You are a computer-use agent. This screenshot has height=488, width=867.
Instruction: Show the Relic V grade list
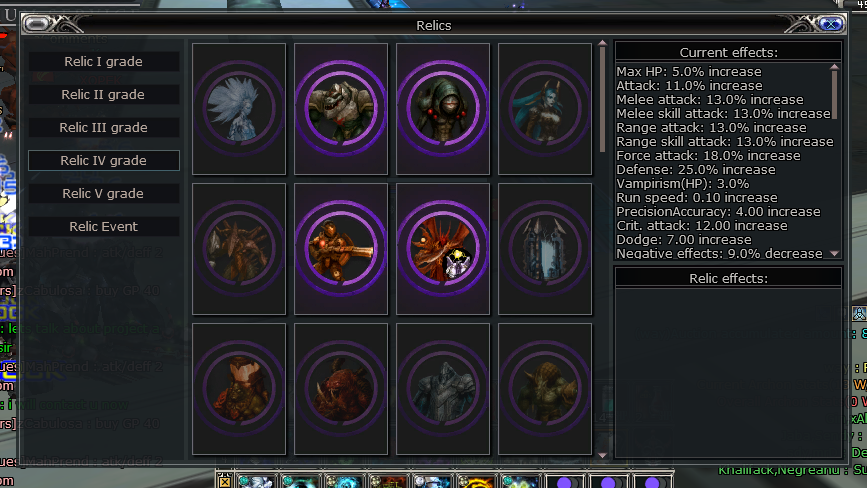click(103, 194)
